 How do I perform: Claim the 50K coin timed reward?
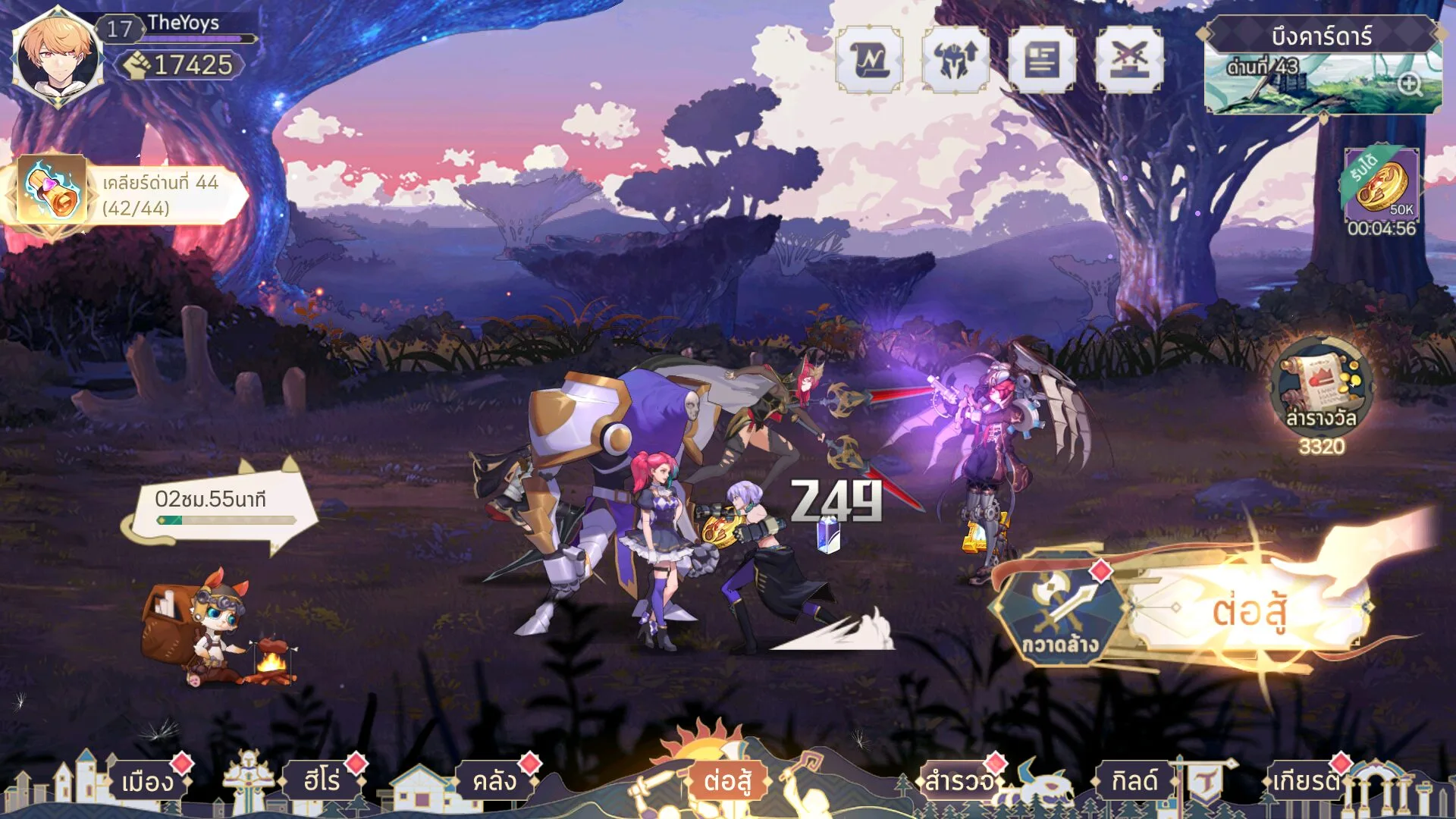(x=1381, y=186)
